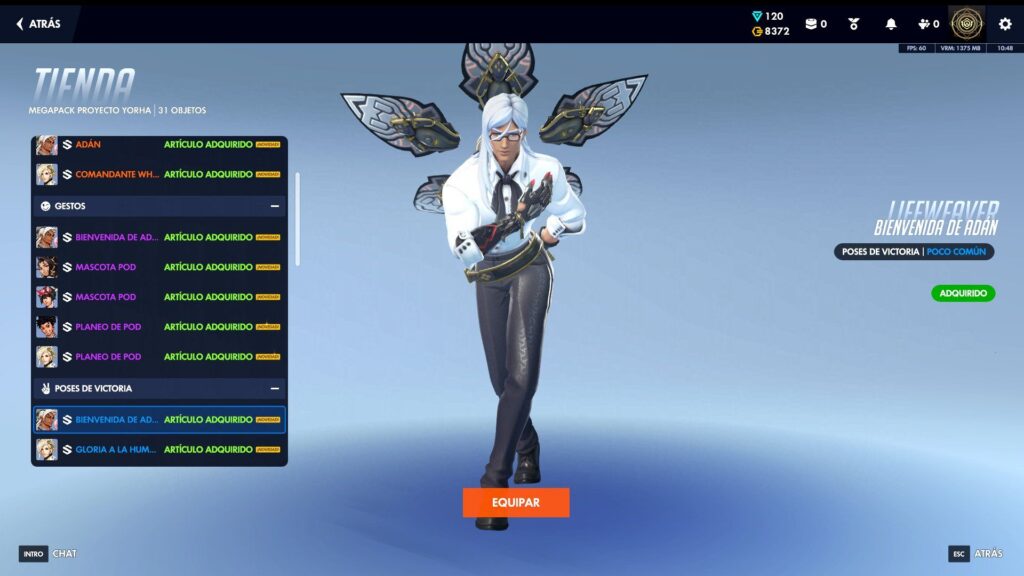Select the Gloria a la Humanidad victory pose
The height and width of the screenshot is (576, 1024).
point(159,450)
